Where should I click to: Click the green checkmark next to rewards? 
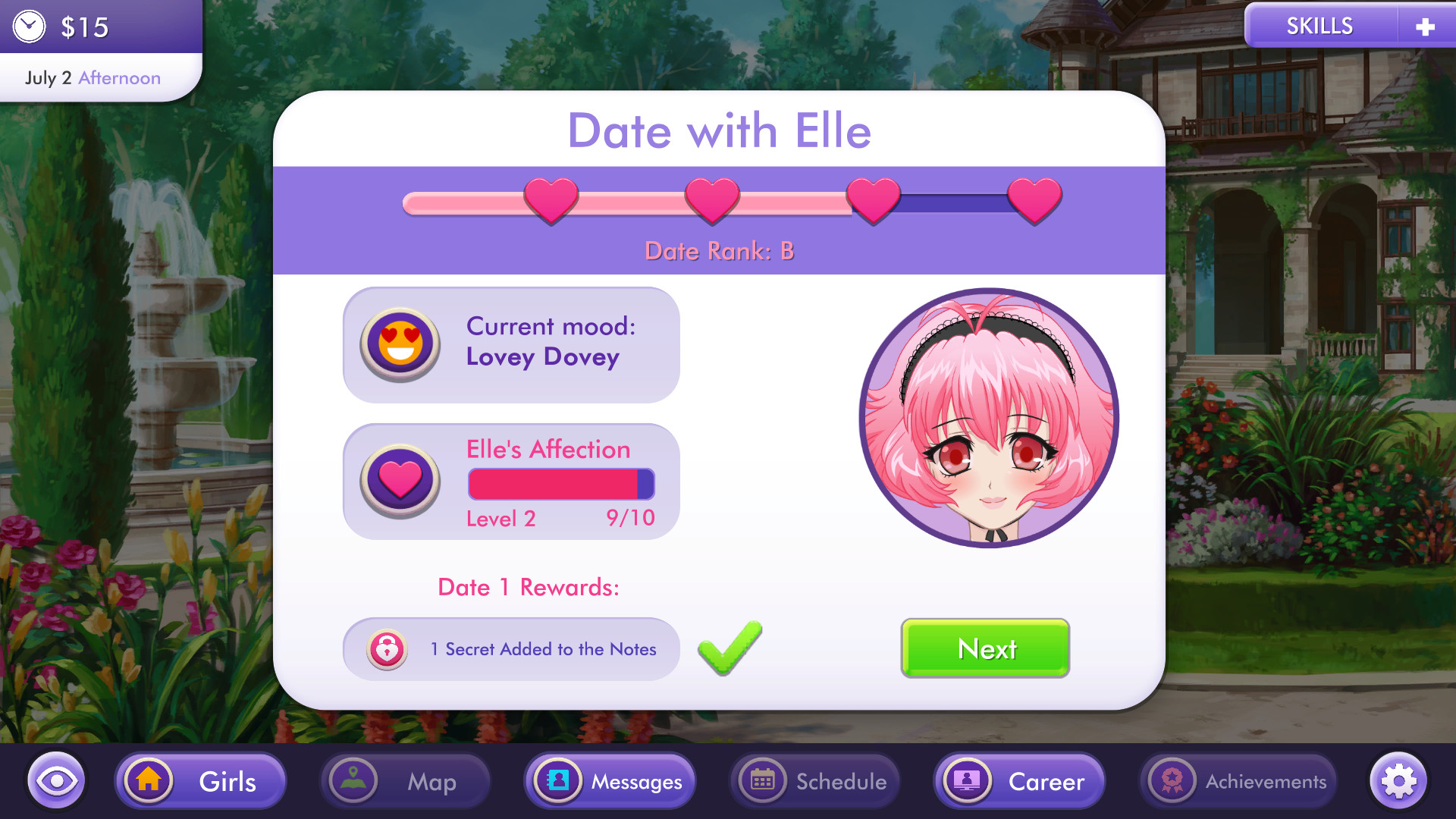(729, 648)
